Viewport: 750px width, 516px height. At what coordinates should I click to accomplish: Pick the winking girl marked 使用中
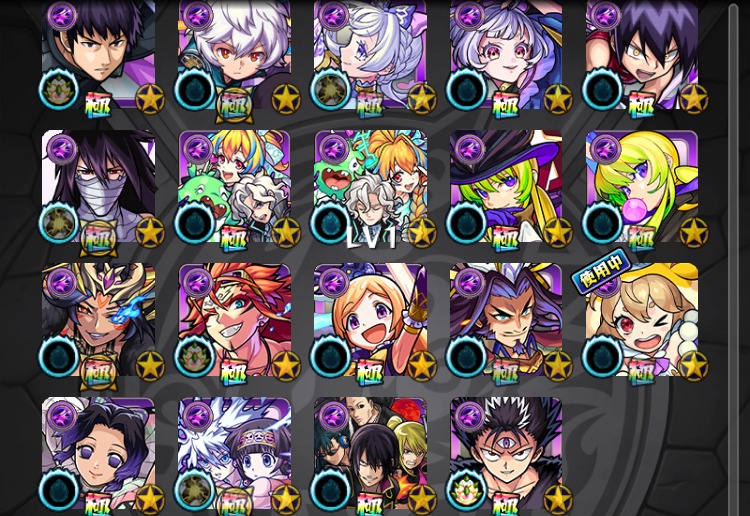pyautogui.click(x=641, y=320)
